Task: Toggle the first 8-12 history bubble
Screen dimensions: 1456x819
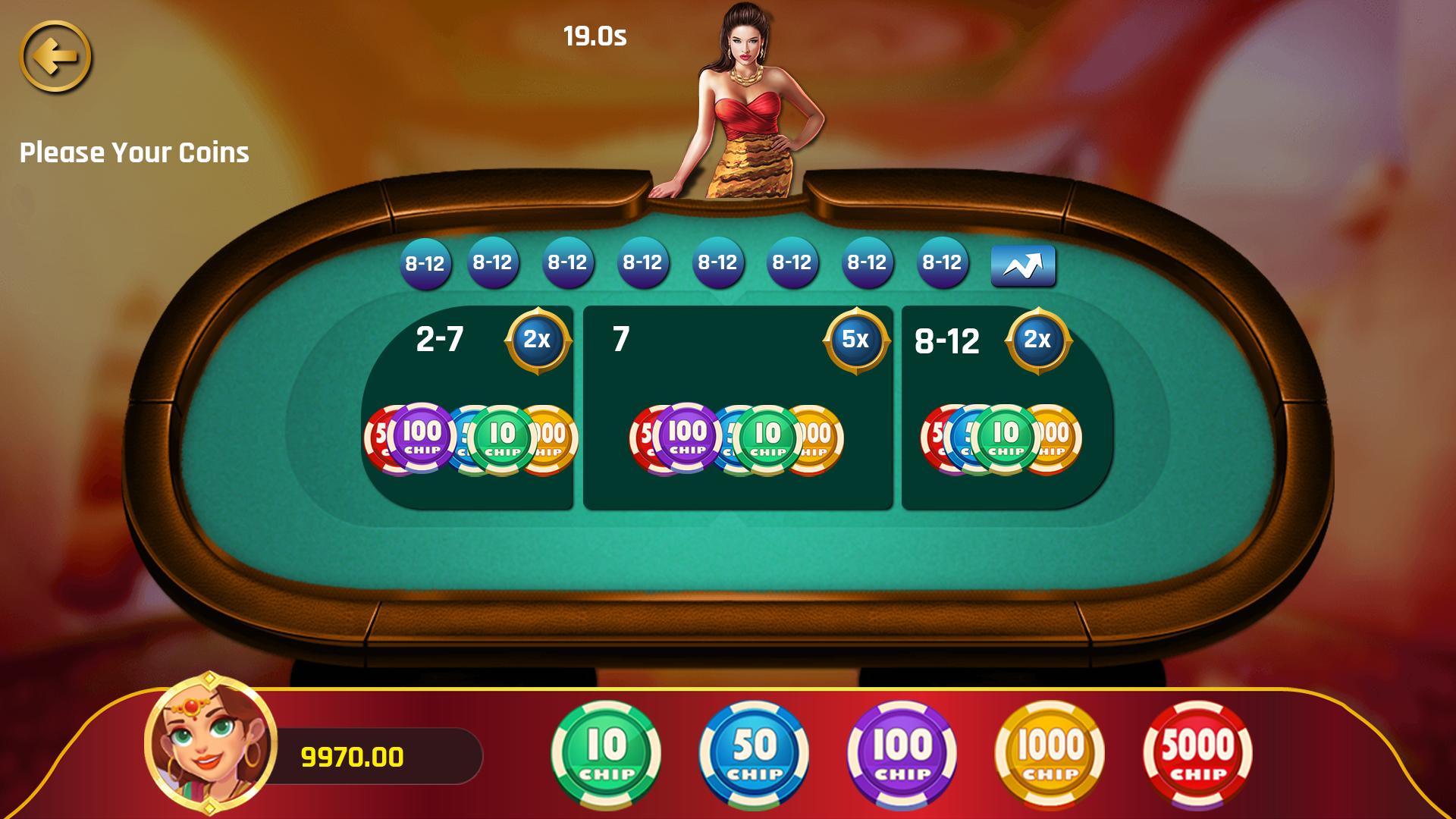Action: (x=425, y=264)
